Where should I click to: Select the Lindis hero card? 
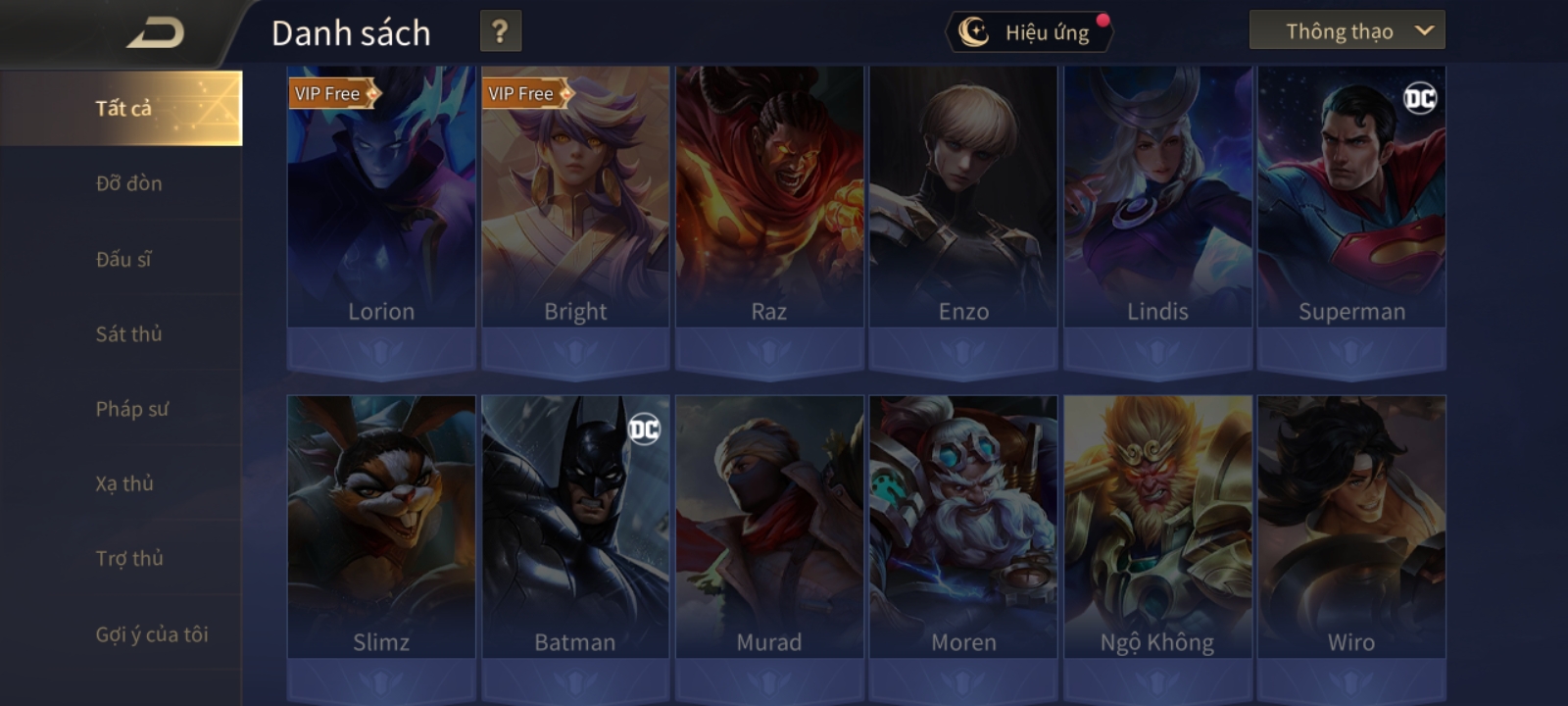pos(1157,196)
